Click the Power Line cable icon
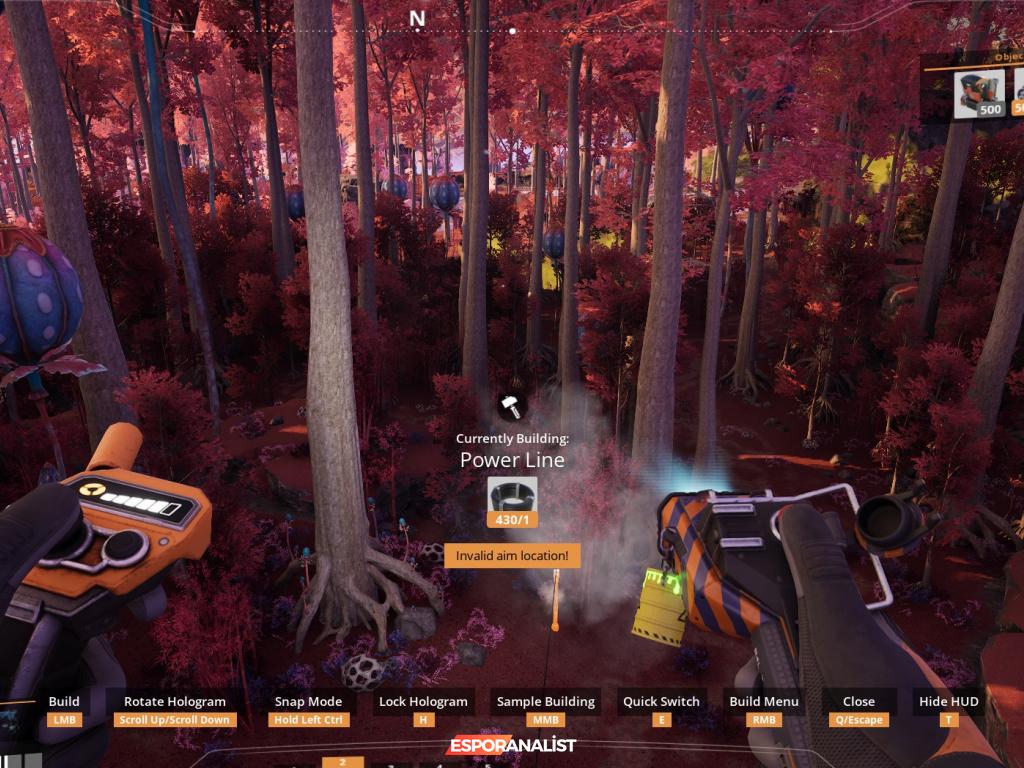This screenshot has width=1024, height=768. tap(512, 495)
